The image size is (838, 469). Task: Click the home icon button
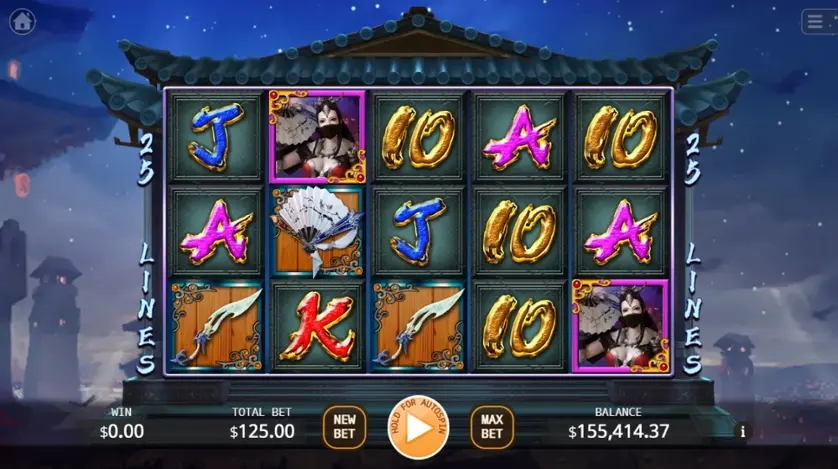[22, 22]
